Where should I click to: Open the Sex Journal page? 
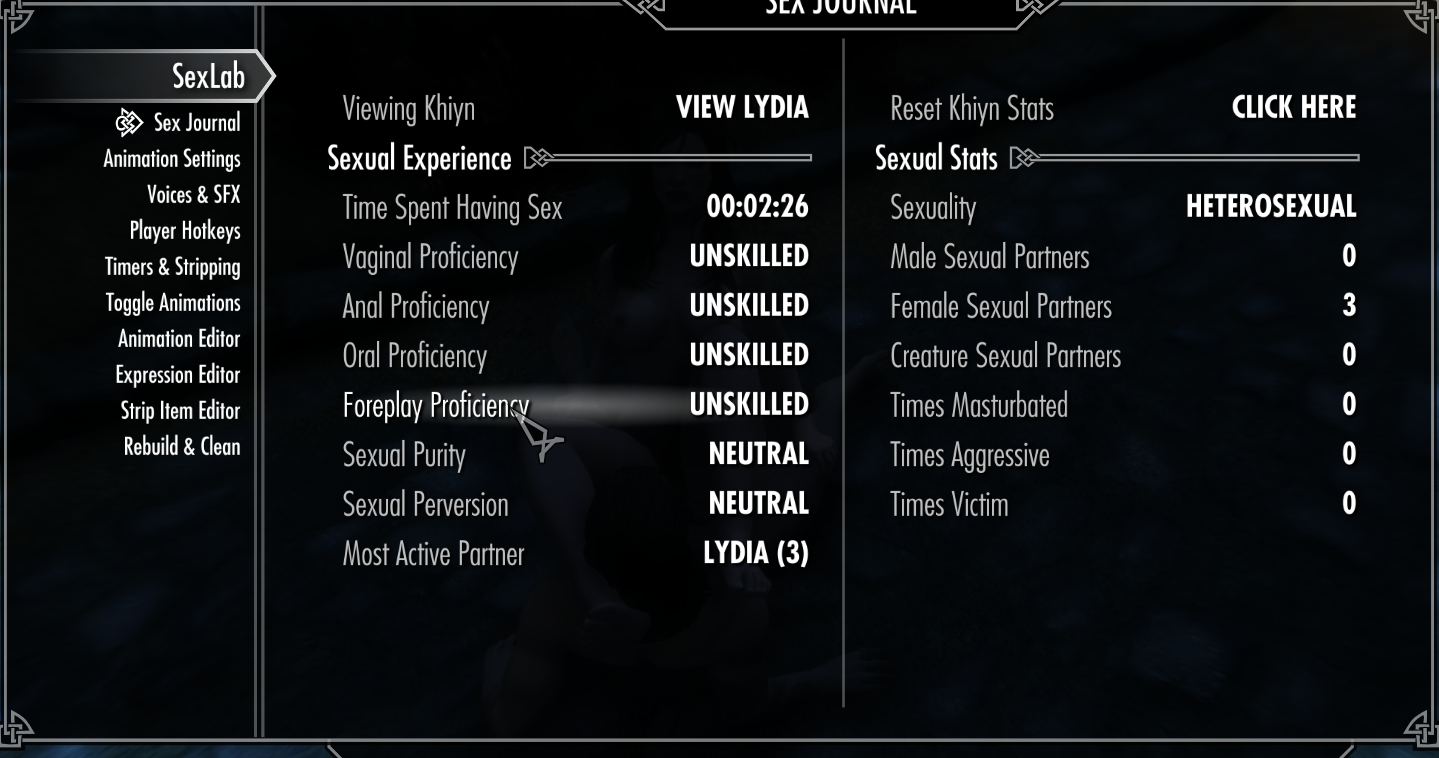[x=195, y=122]
